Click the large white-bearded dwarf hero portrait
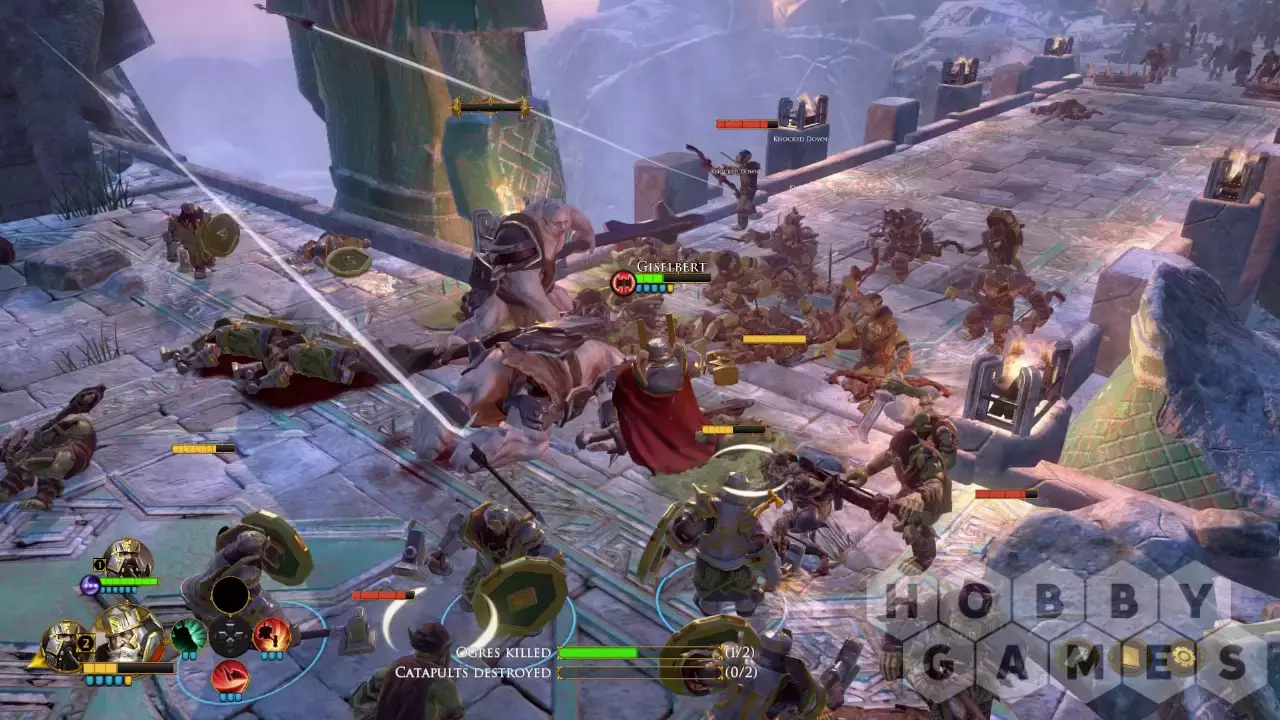1280x720 pixels. pos(128,634)
